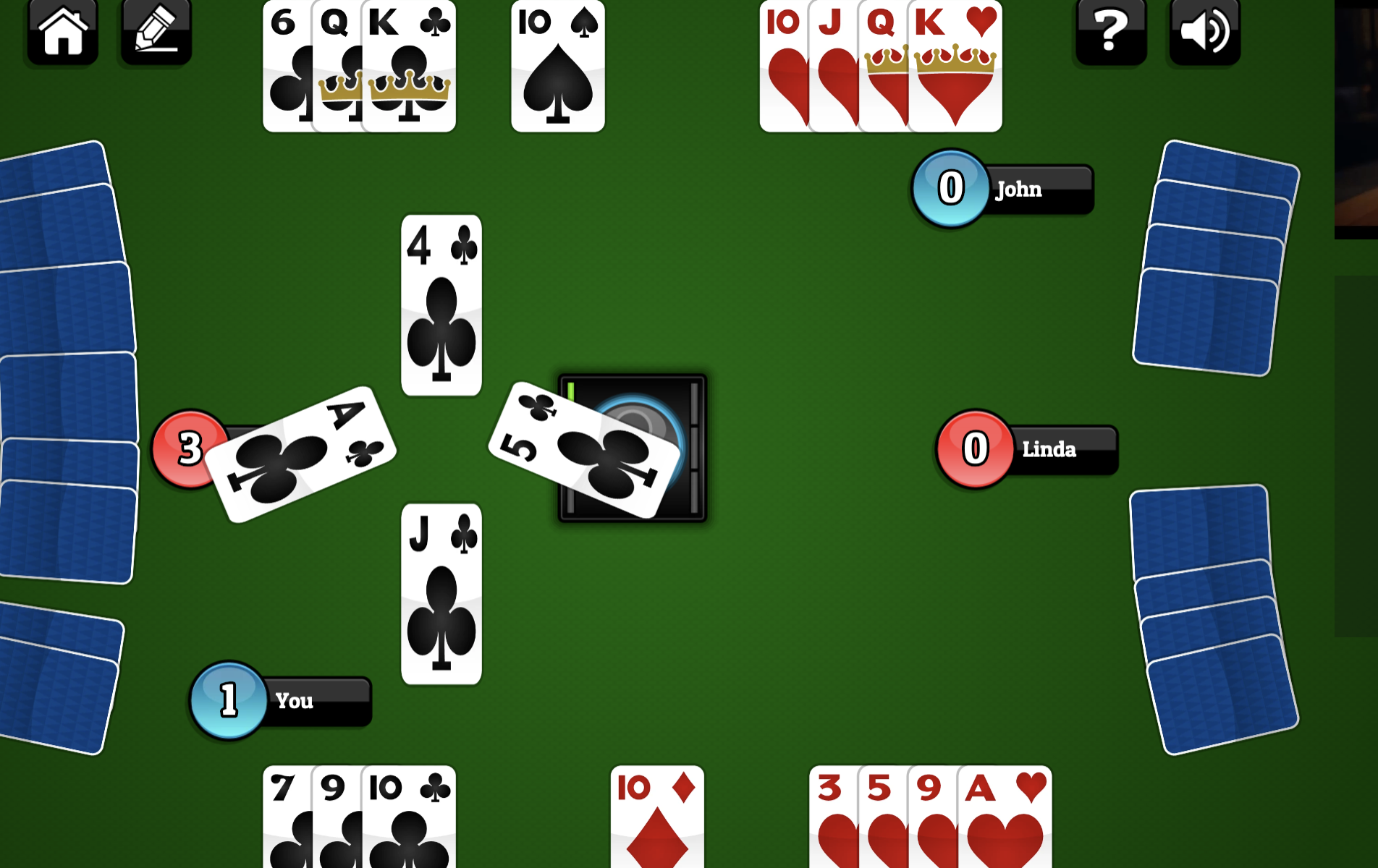The width and height of the screenshot is (1378, 868).
Task: Click Linda's red score badge
Action: [974, 448]
